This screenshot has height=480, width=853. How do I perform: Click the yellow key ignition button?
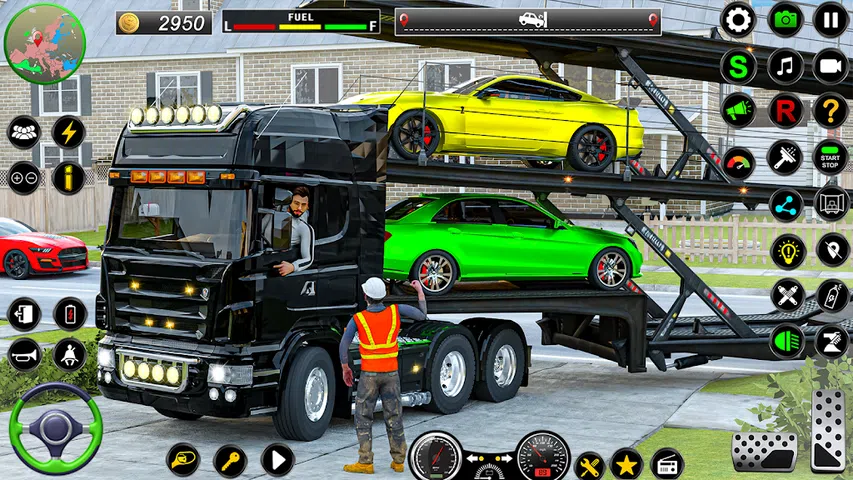pos(230,460)
